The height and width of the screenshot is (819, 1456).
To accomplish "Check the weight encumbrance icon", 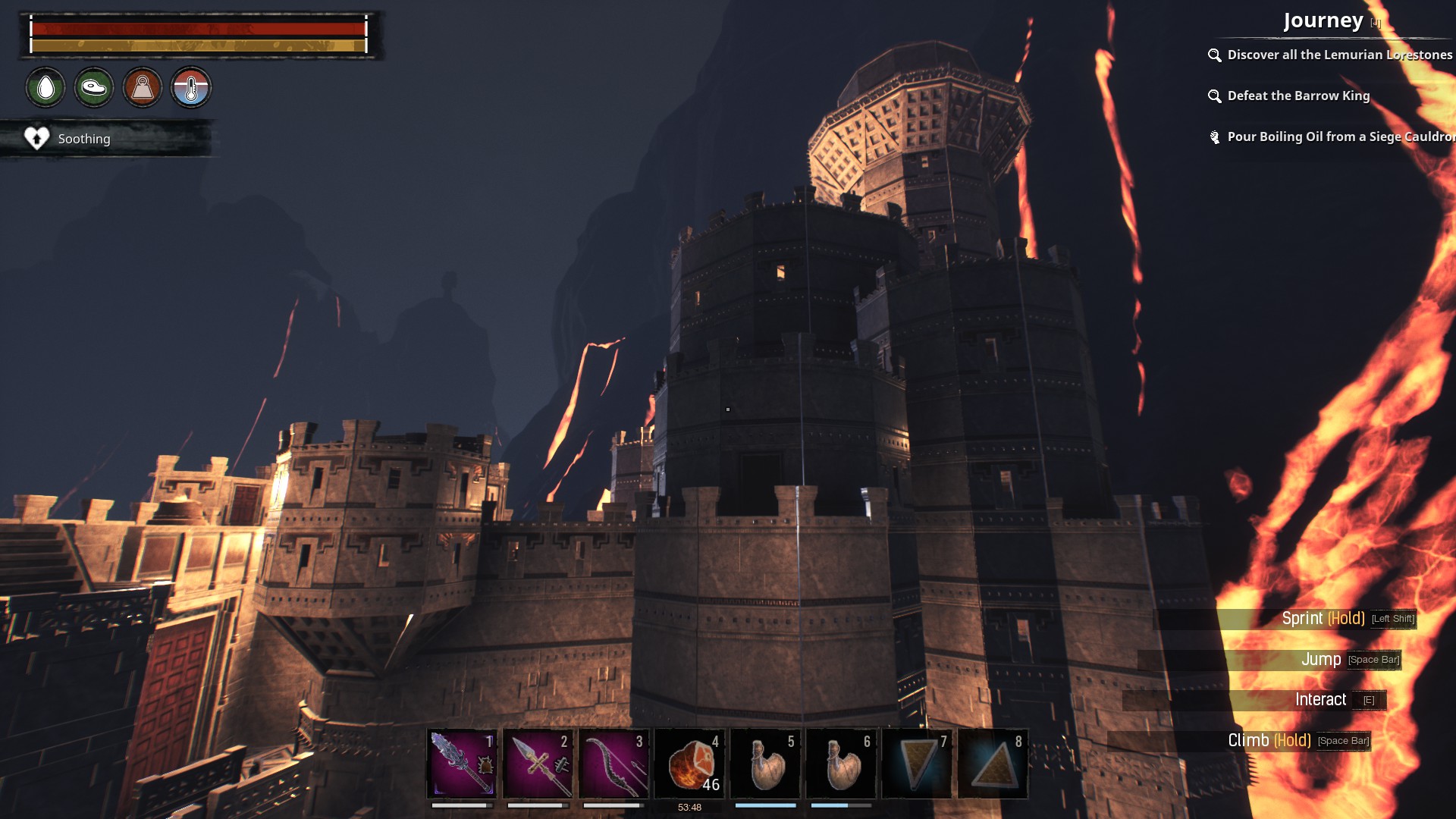I will coord(143,88).
